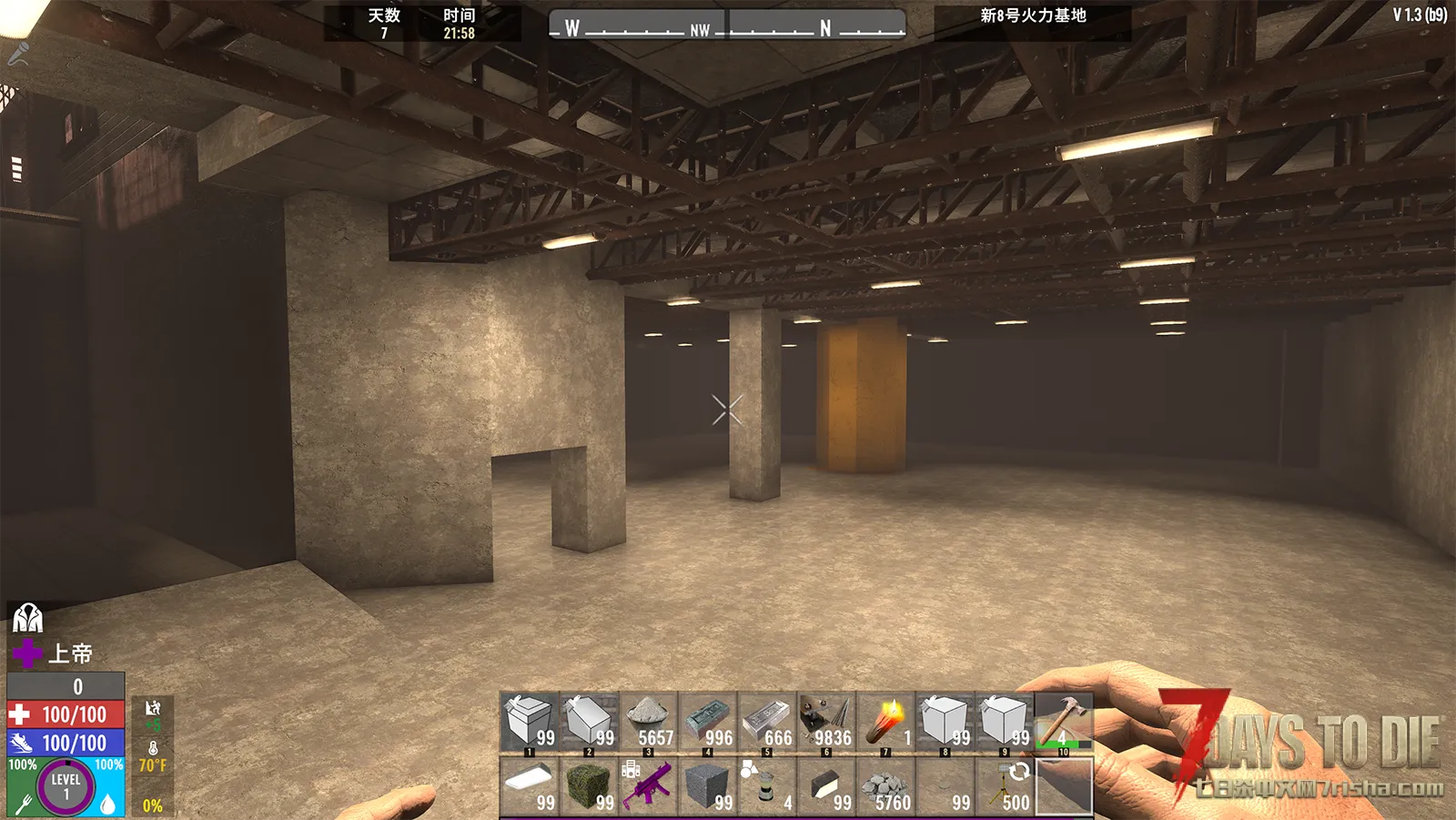Select the claw hammer in slot 10
Image resolution: width=1456 pixels, height=820 pixels.
point(1063,721)
